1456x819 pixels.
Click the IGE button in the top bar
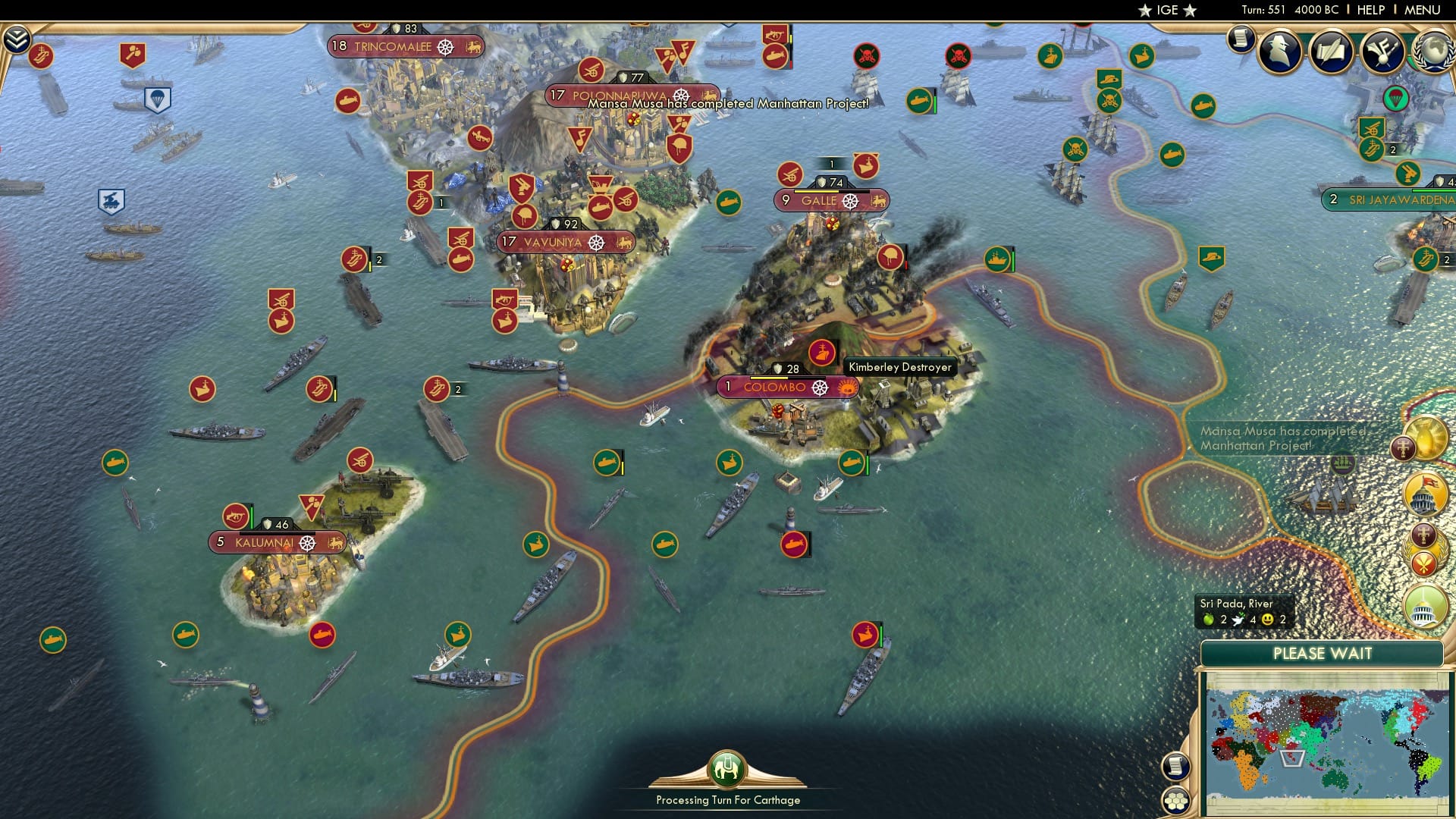click(1169, 11)
